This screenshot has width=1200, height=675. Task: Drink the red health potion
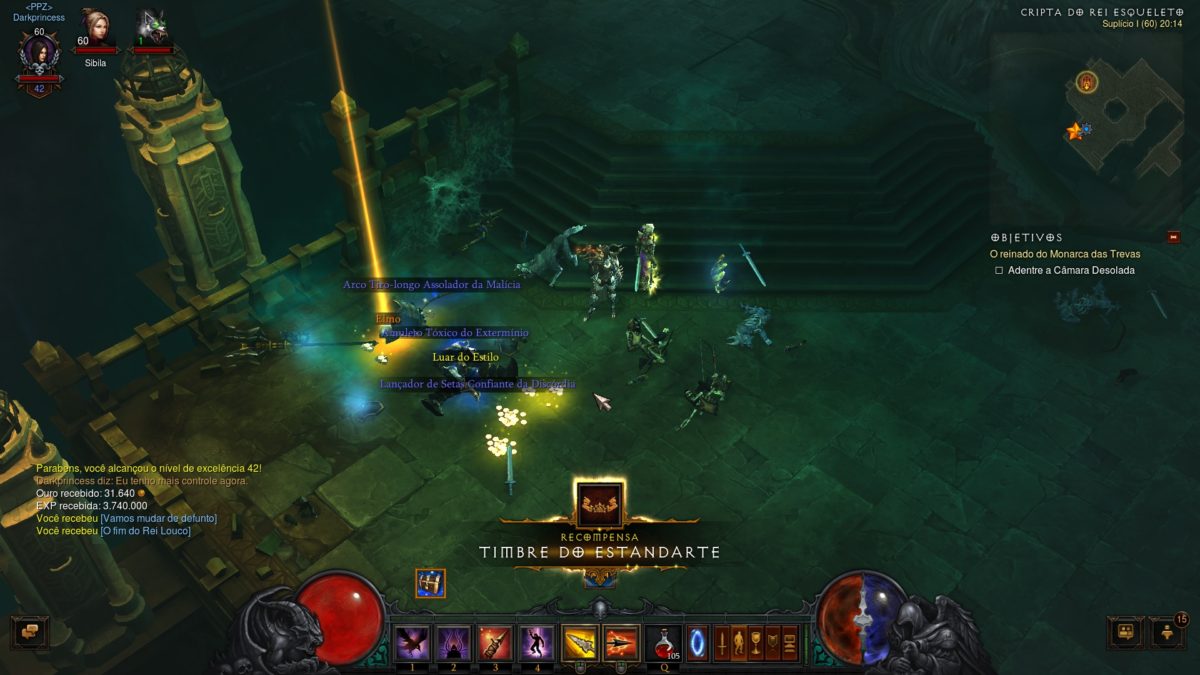(x=663, y=642)
